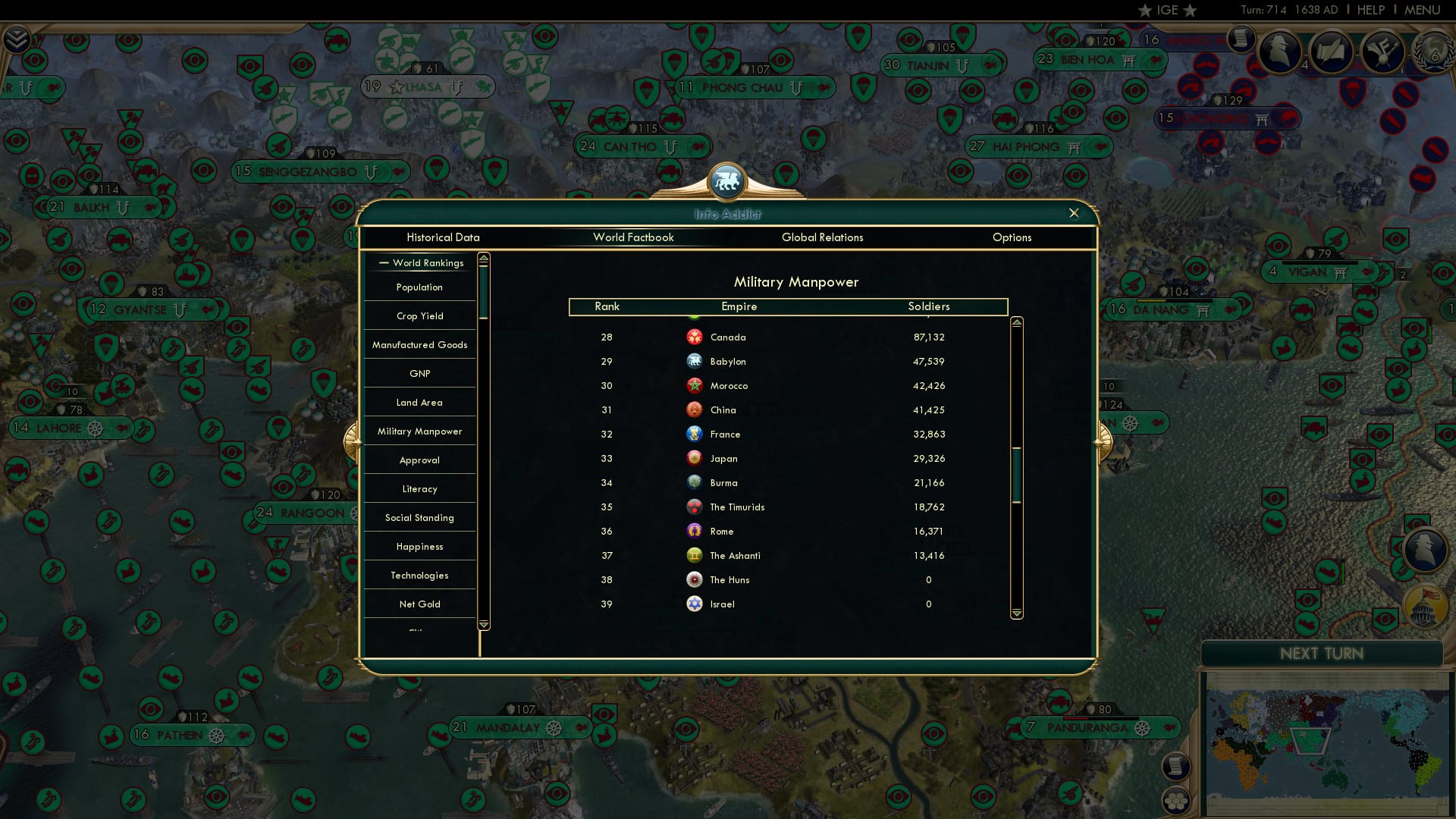Open the Social Policies scroll-and-quill icon

[x=1332, y=52]
